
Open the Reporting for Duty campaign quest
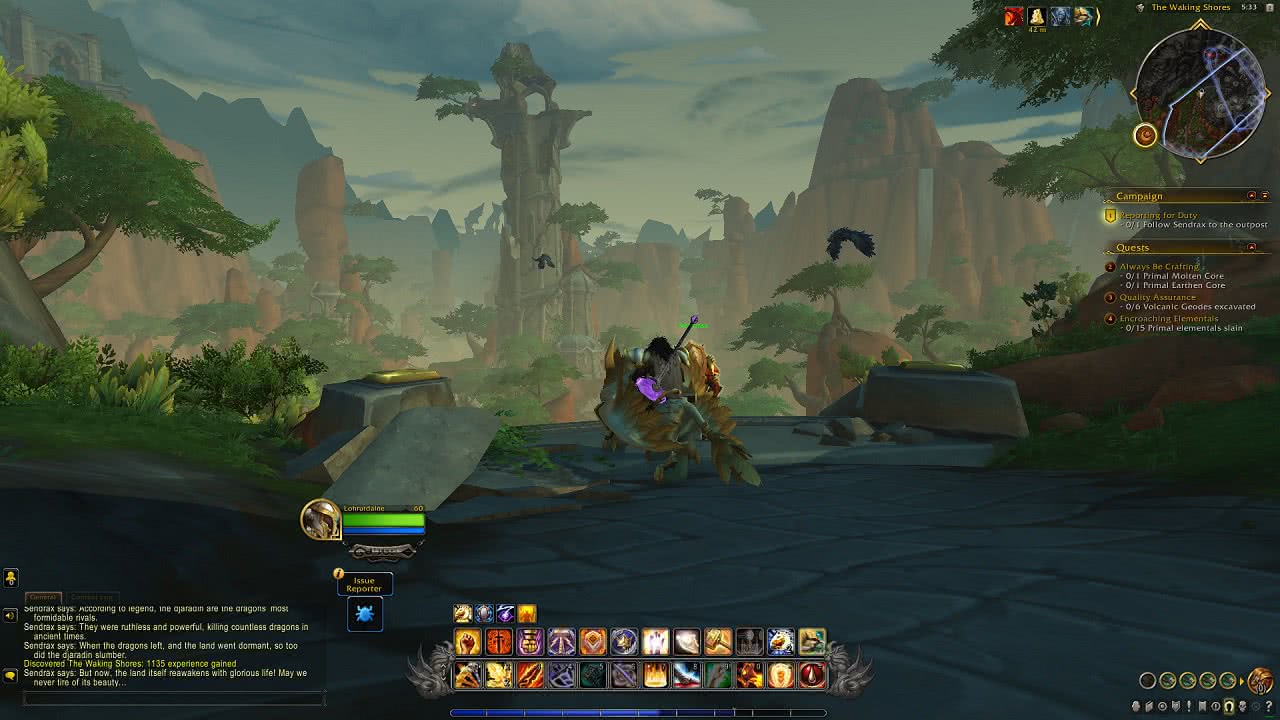click(x=1158, y=215)
